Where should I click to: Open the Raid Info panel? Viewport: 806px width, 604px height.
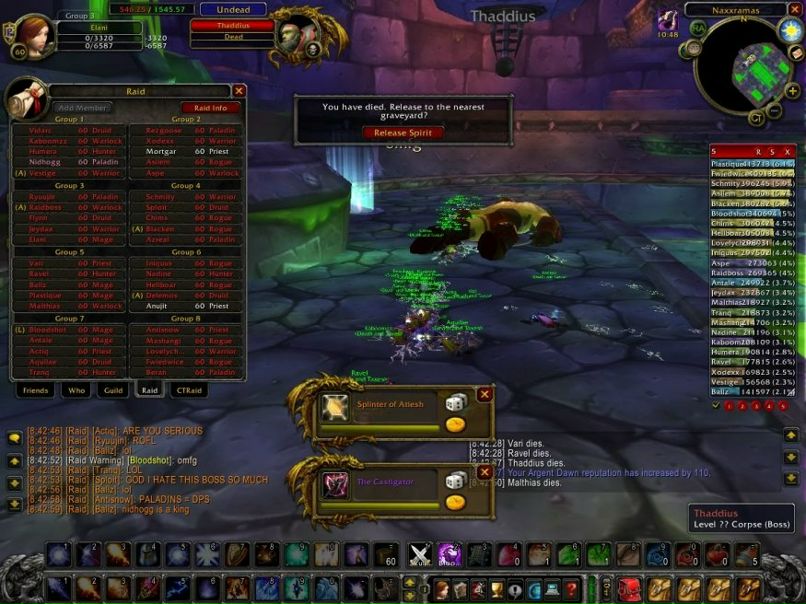[210, 107]
